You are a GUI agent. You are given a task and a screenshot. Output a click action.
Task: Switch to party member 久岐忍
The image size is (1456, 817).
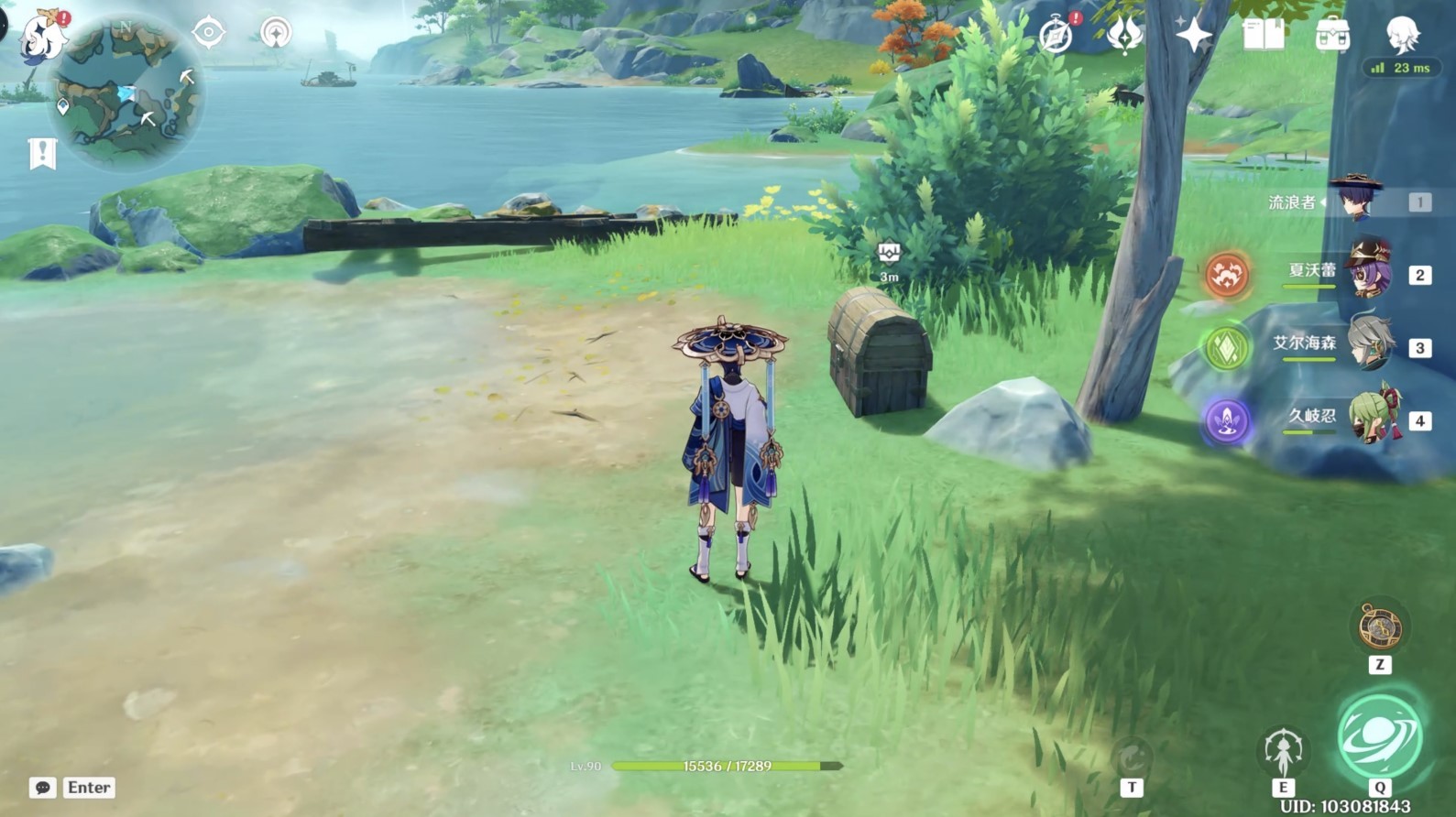click(x=1373, y=418)
